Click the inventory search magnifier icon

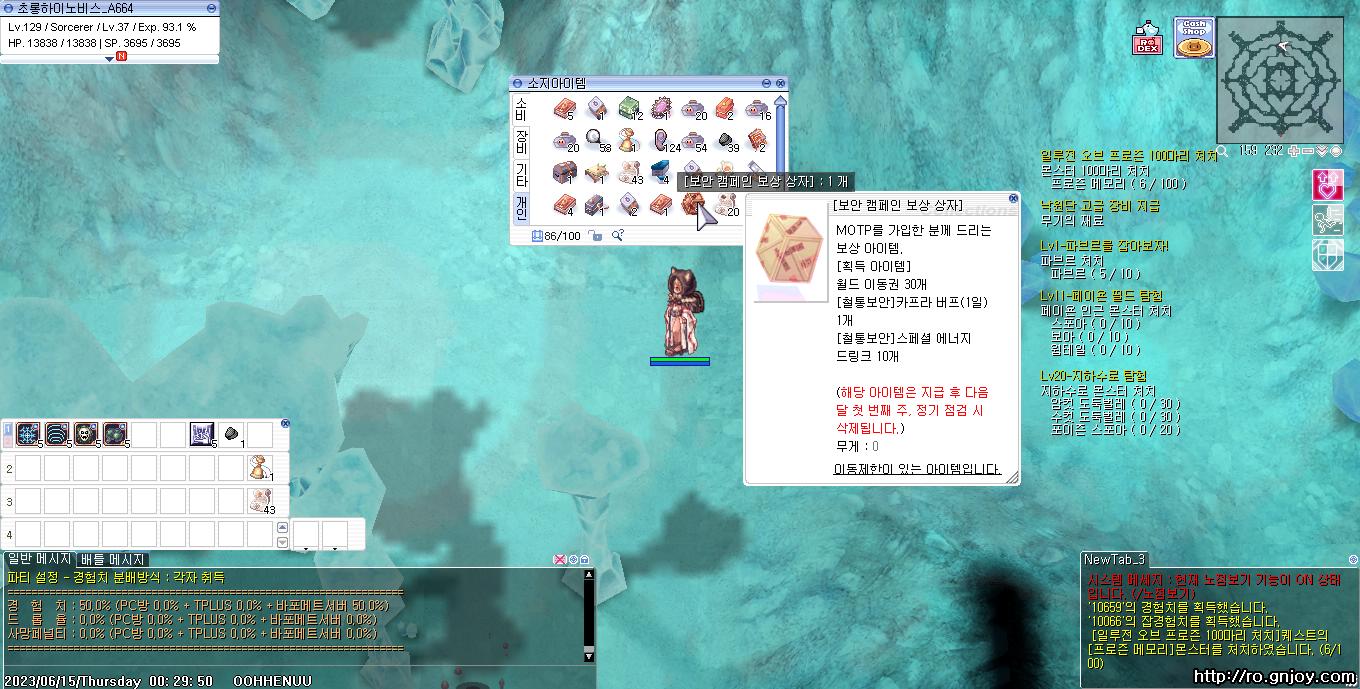point(618,236)
